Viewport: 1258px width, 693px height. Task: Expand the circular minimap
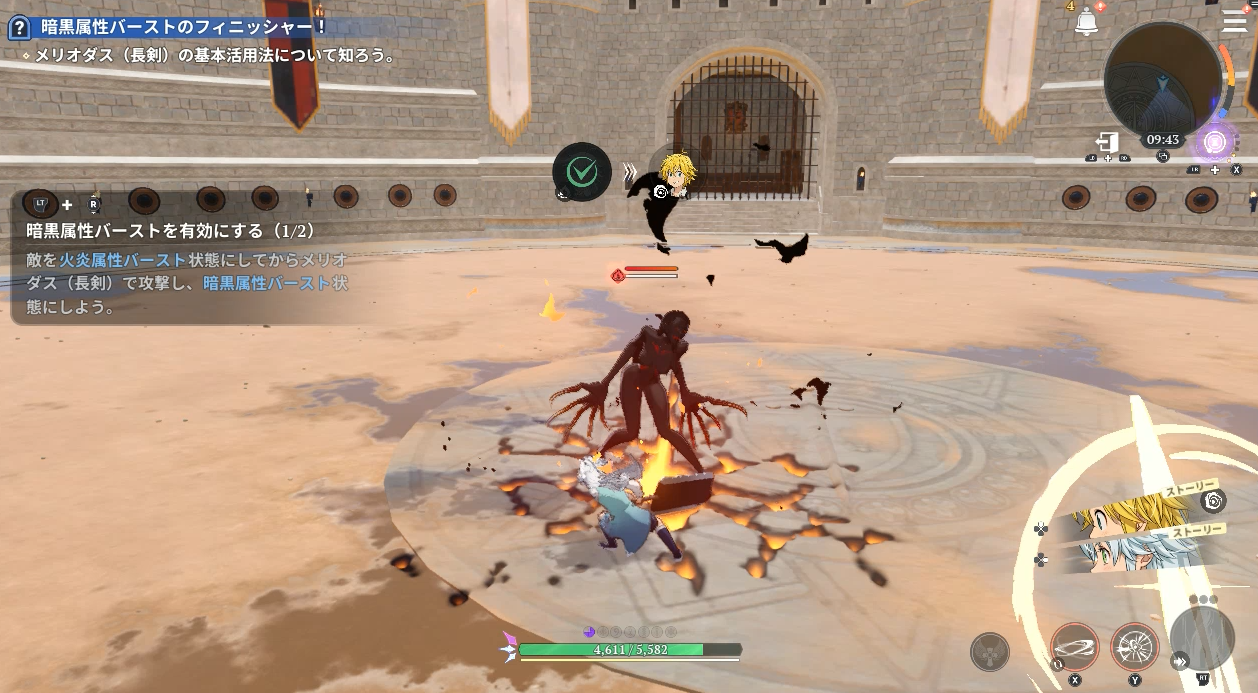1162,78
